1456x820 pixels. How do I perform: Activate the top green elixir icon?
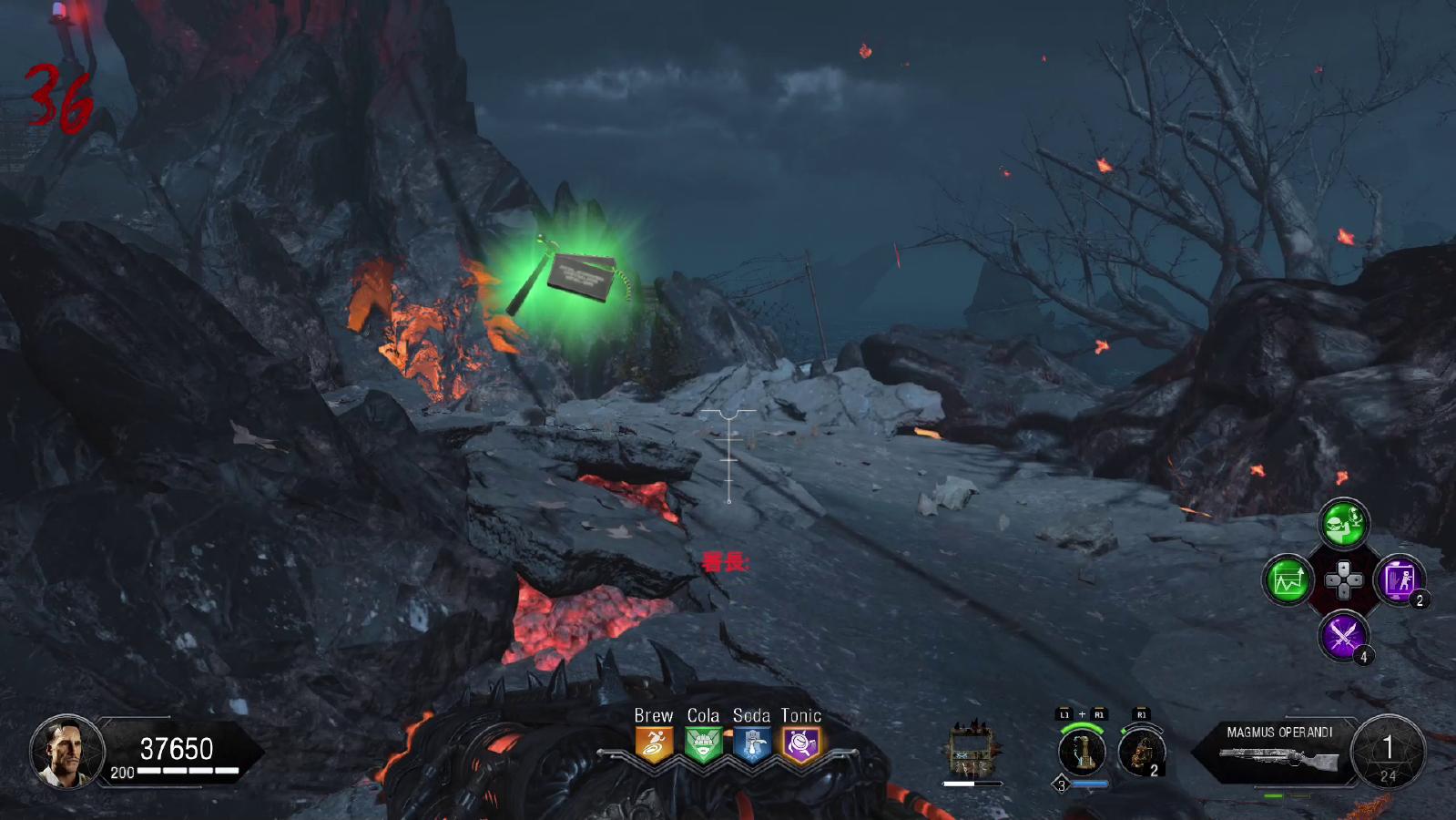point(1343,524)
